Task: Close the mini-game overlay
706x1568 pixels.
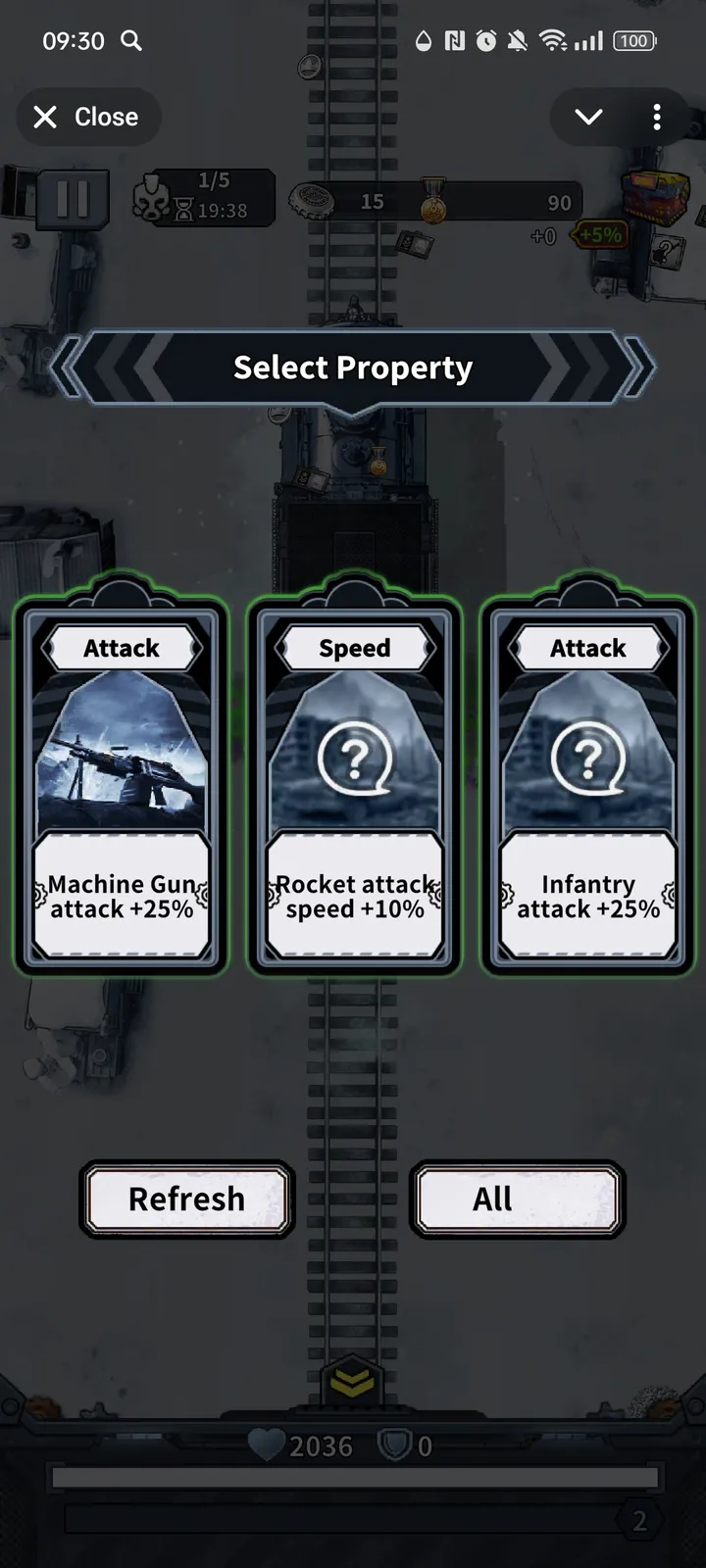Action: tap(87, 118)
